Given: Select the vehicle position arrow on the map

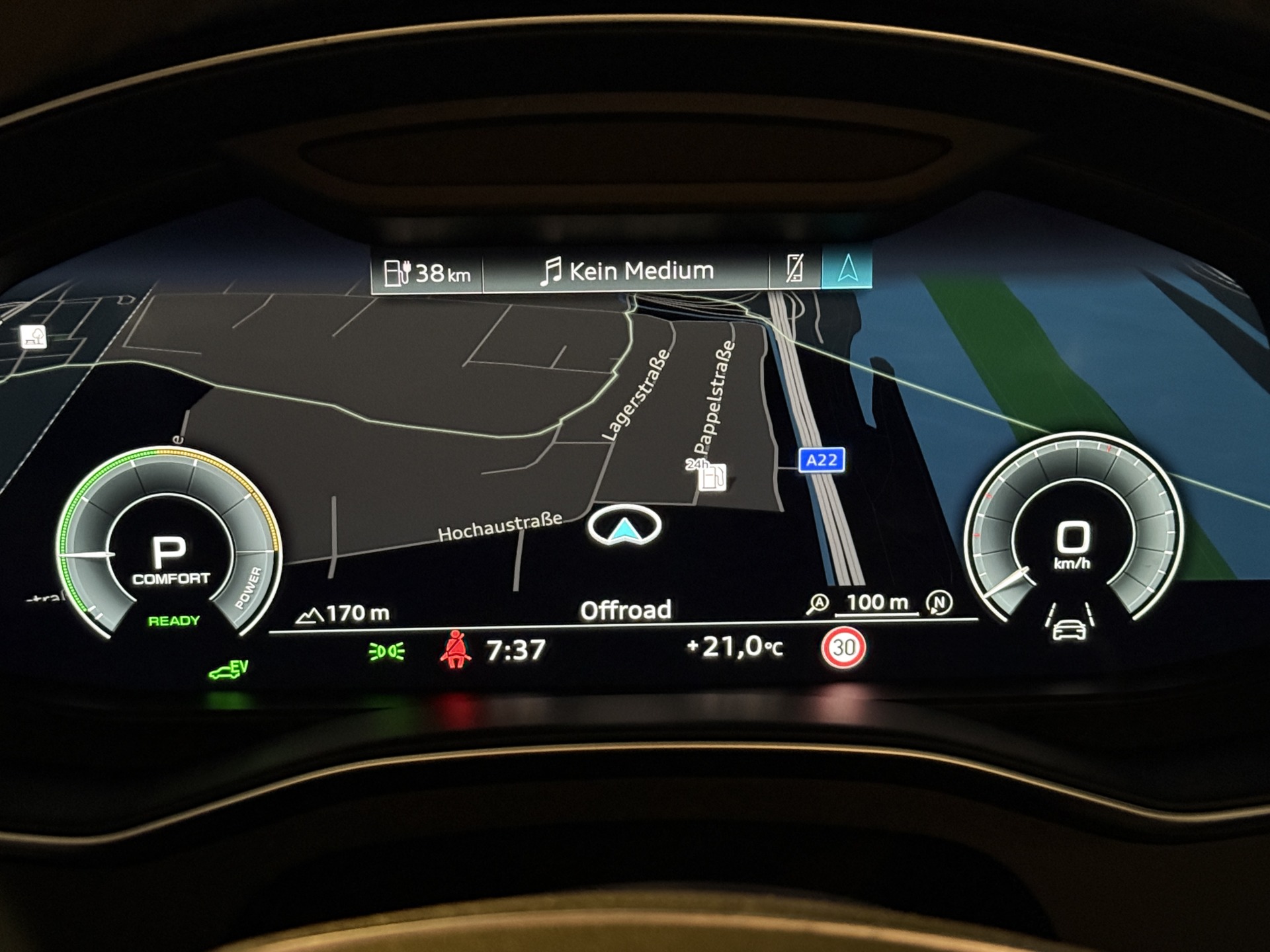Looking at the screenshot, I should (x=624, y=527).
